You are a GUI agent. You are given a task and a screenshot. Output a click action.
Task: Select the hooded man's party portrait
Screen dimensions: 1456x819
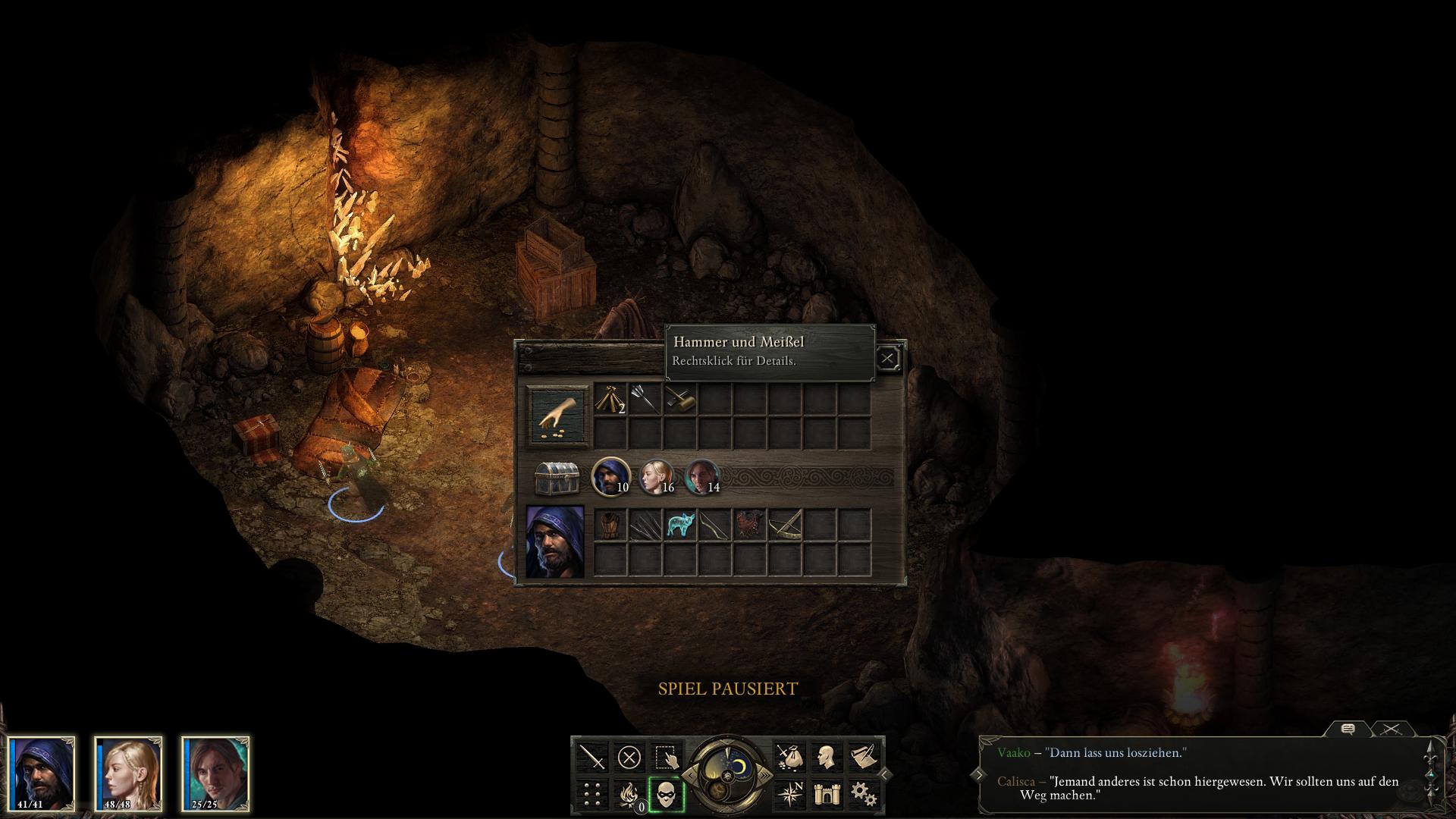pyautogui.click(x=42, y=773)
